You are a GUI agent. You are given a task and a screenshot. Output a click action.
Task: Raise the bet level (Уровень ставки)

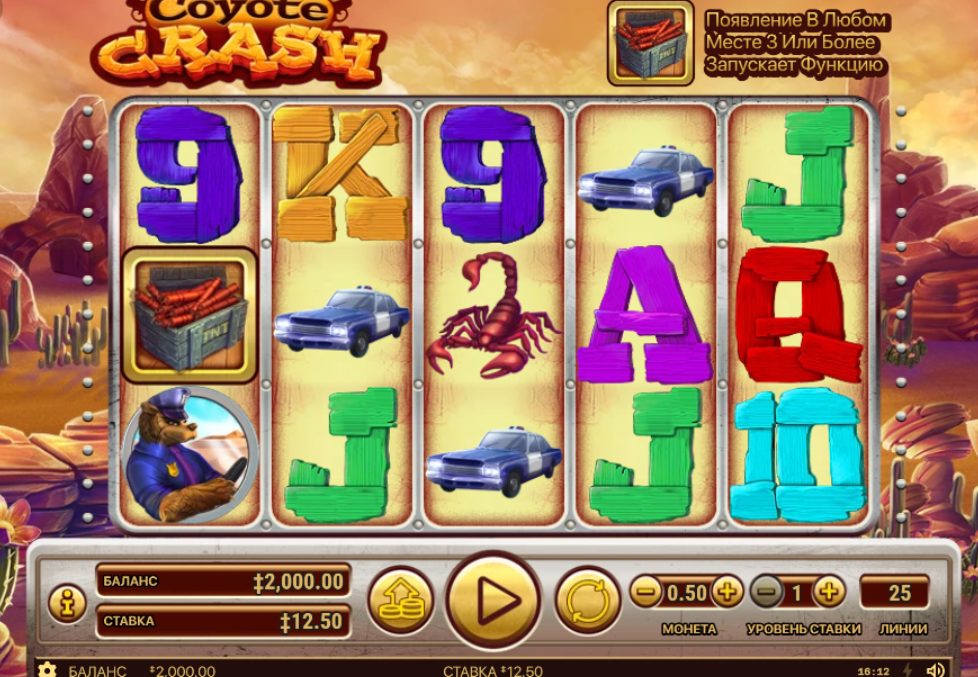[x=828, y=592]
